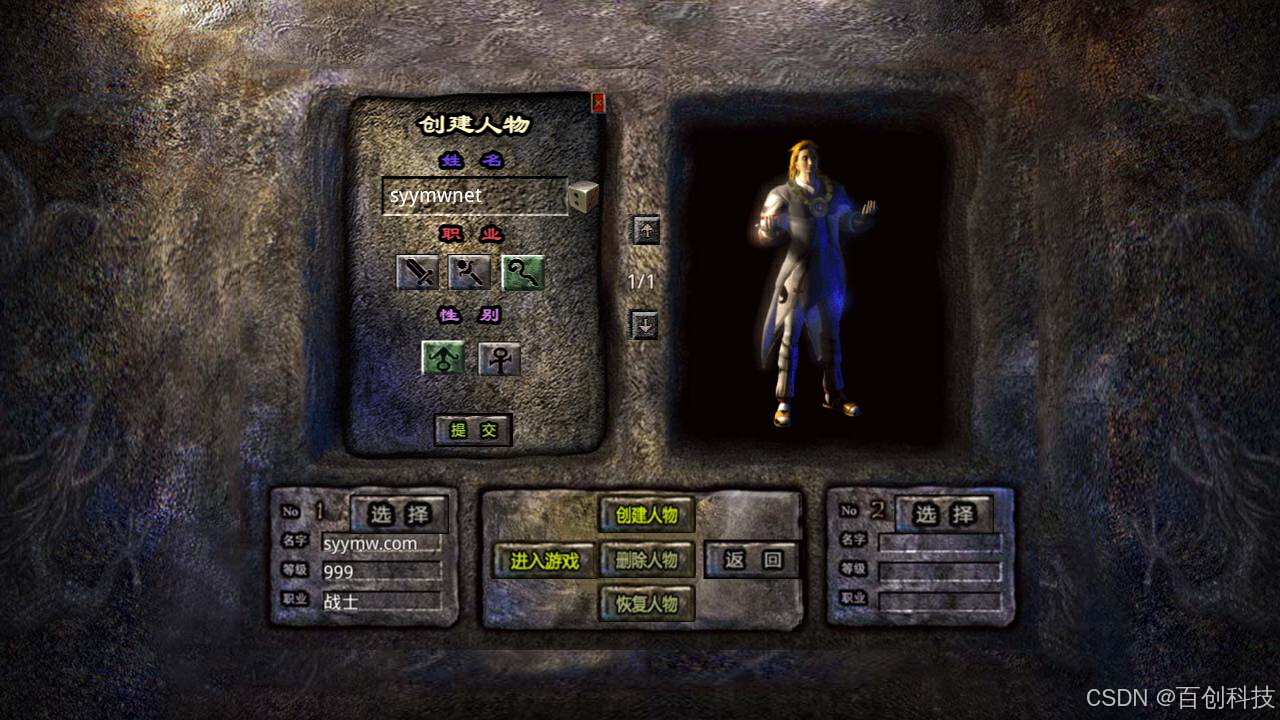1280x720 pixels.
Task: Select the male gender icon
Action: 443,358
